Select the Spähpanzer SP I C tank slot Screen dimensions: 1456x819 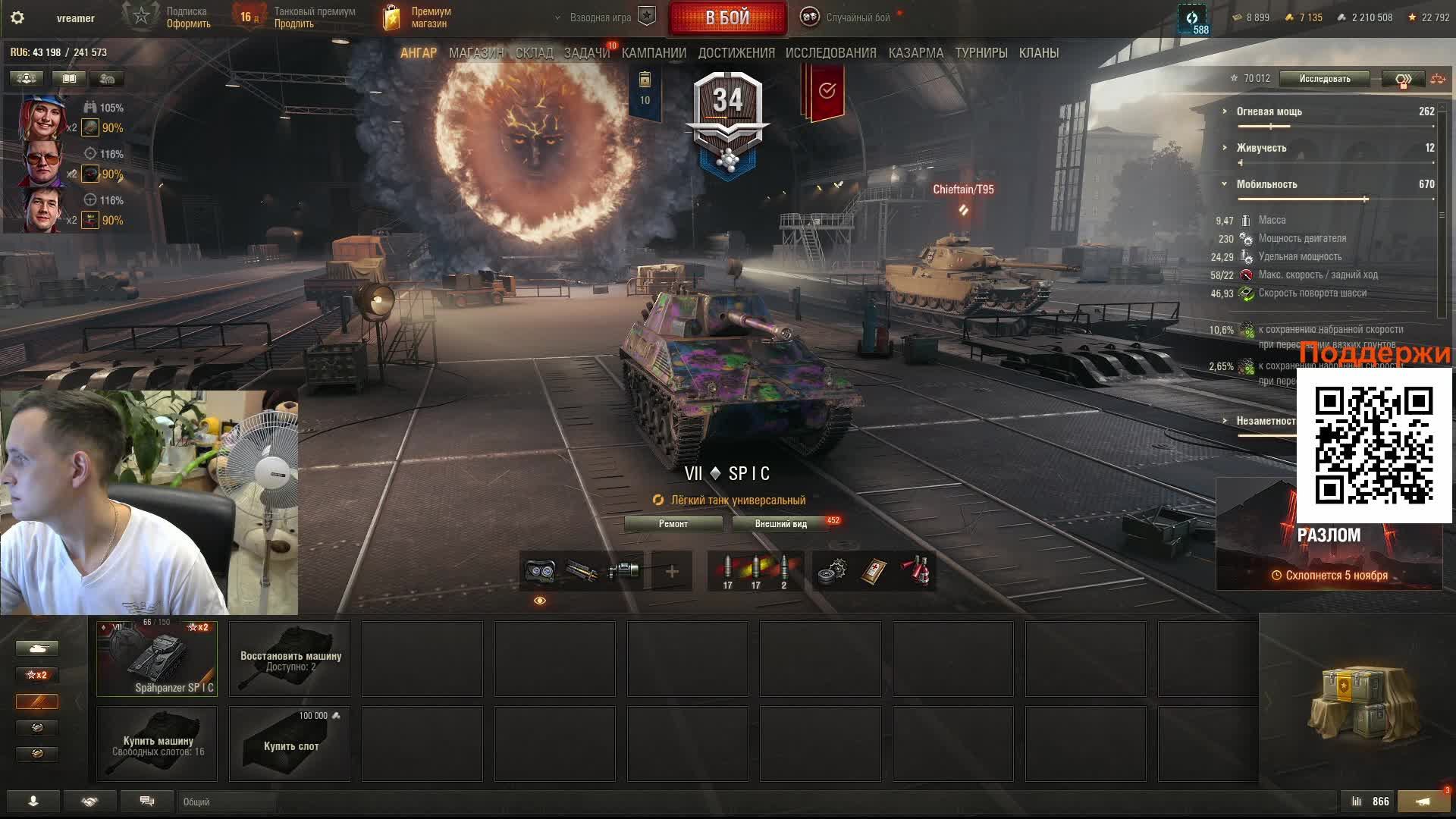click(x=157, y=658)
